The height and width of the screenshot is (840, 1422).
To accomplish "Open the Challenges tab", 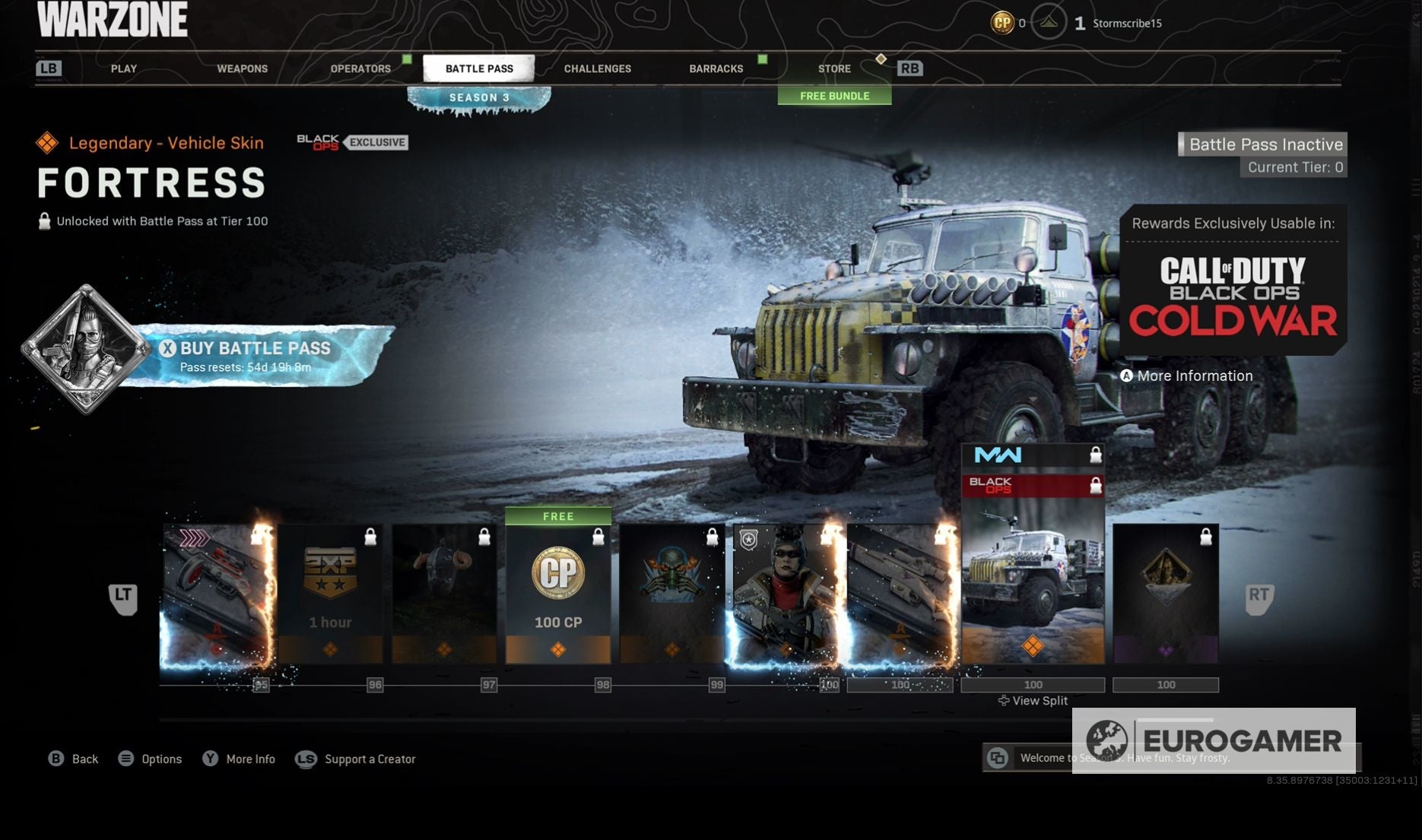I will tap(597, 68).
